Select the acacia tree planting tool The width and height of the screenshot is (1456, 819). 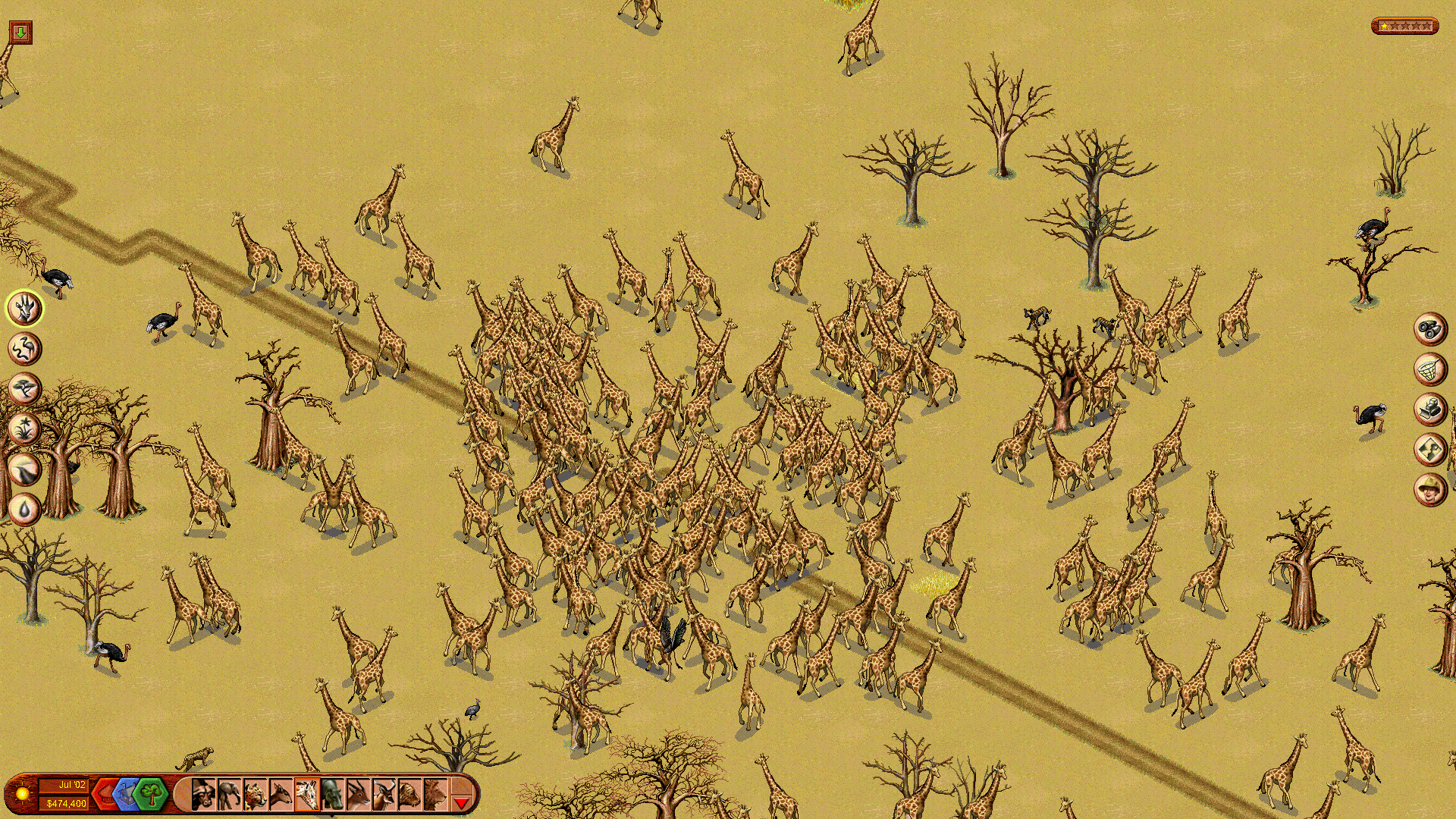point(25,389)
